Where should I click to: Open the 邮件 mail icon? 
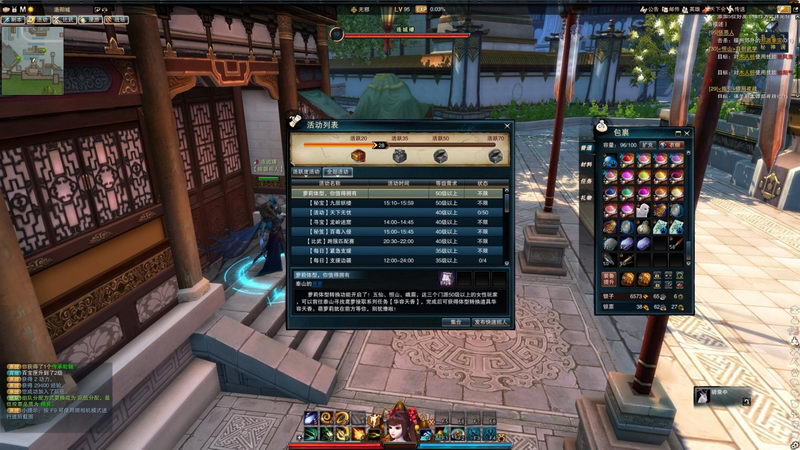click(x=674, y=6)
